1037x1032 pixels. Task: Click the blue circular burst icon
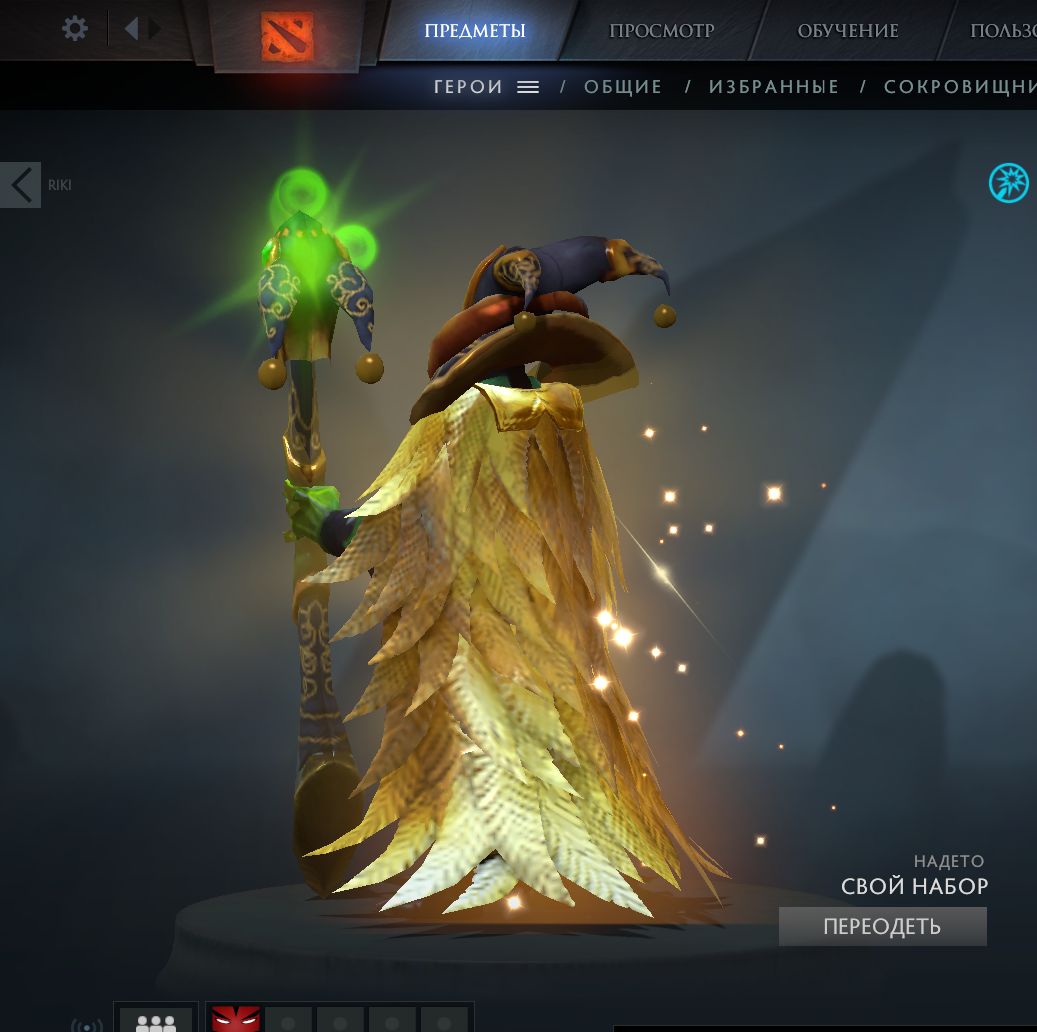[x=1008, y=183]
